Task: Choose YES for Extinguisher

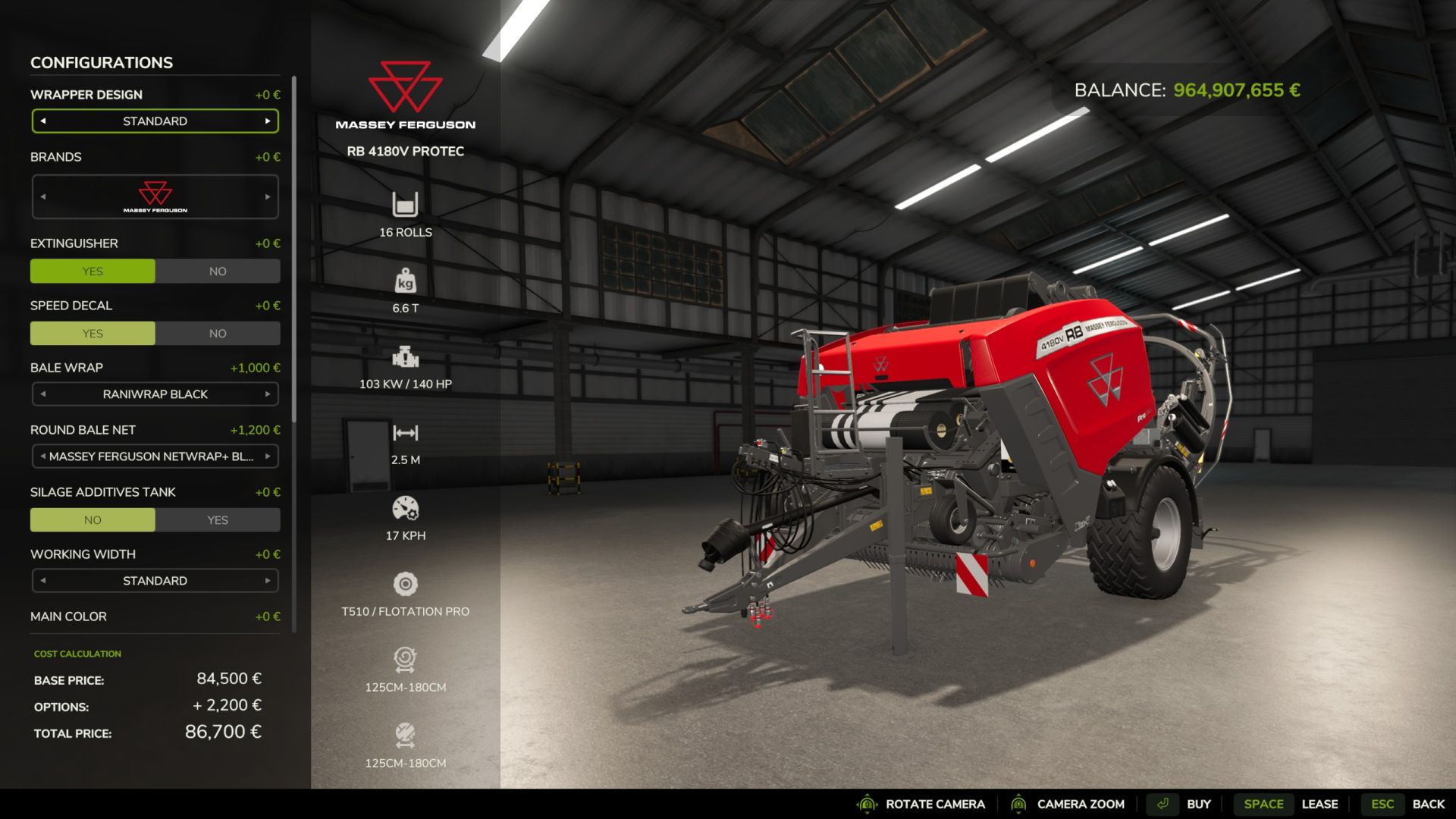Action: click(93, 271)
